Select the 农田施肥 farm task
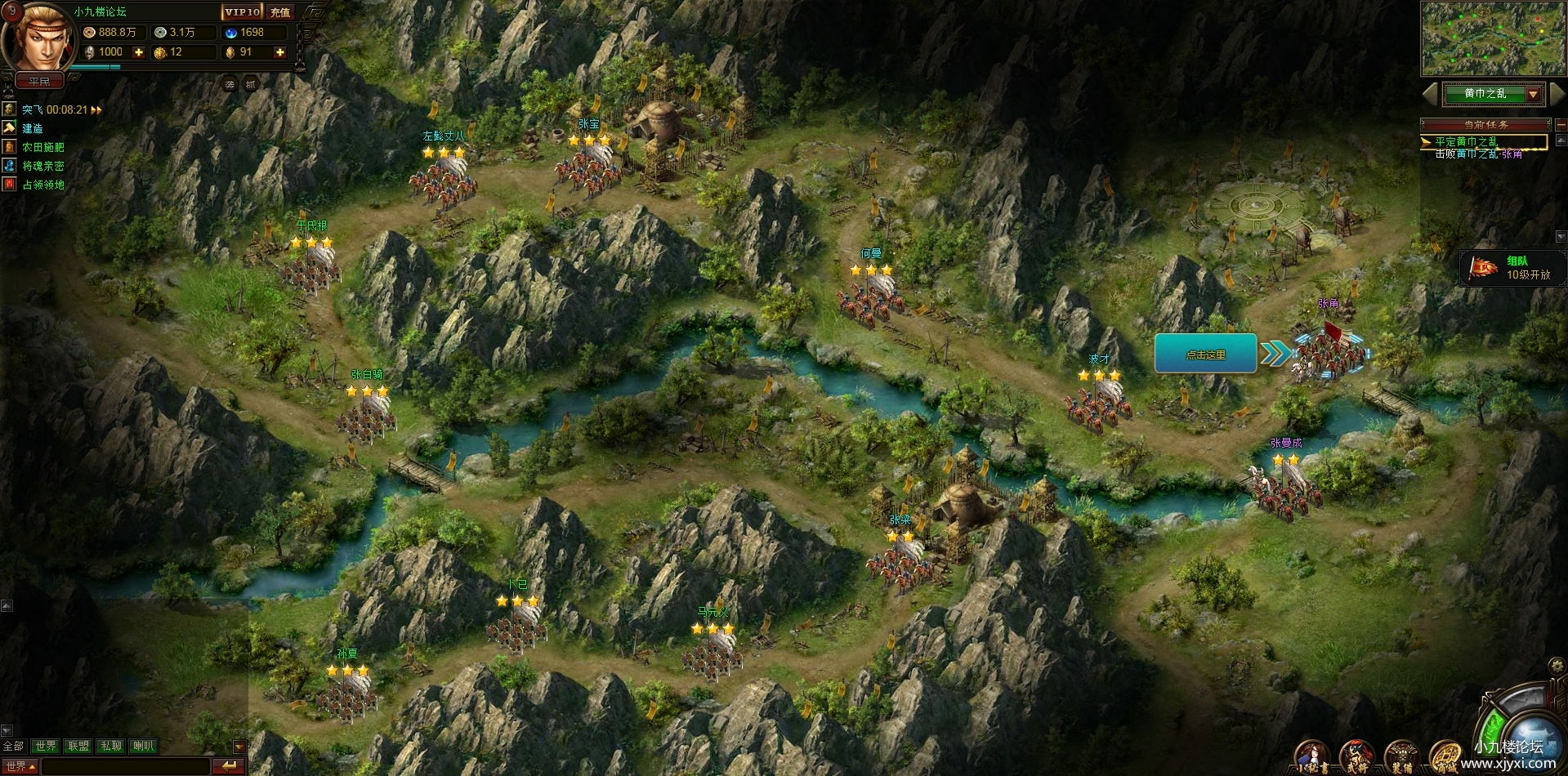 tap(42, 147)
